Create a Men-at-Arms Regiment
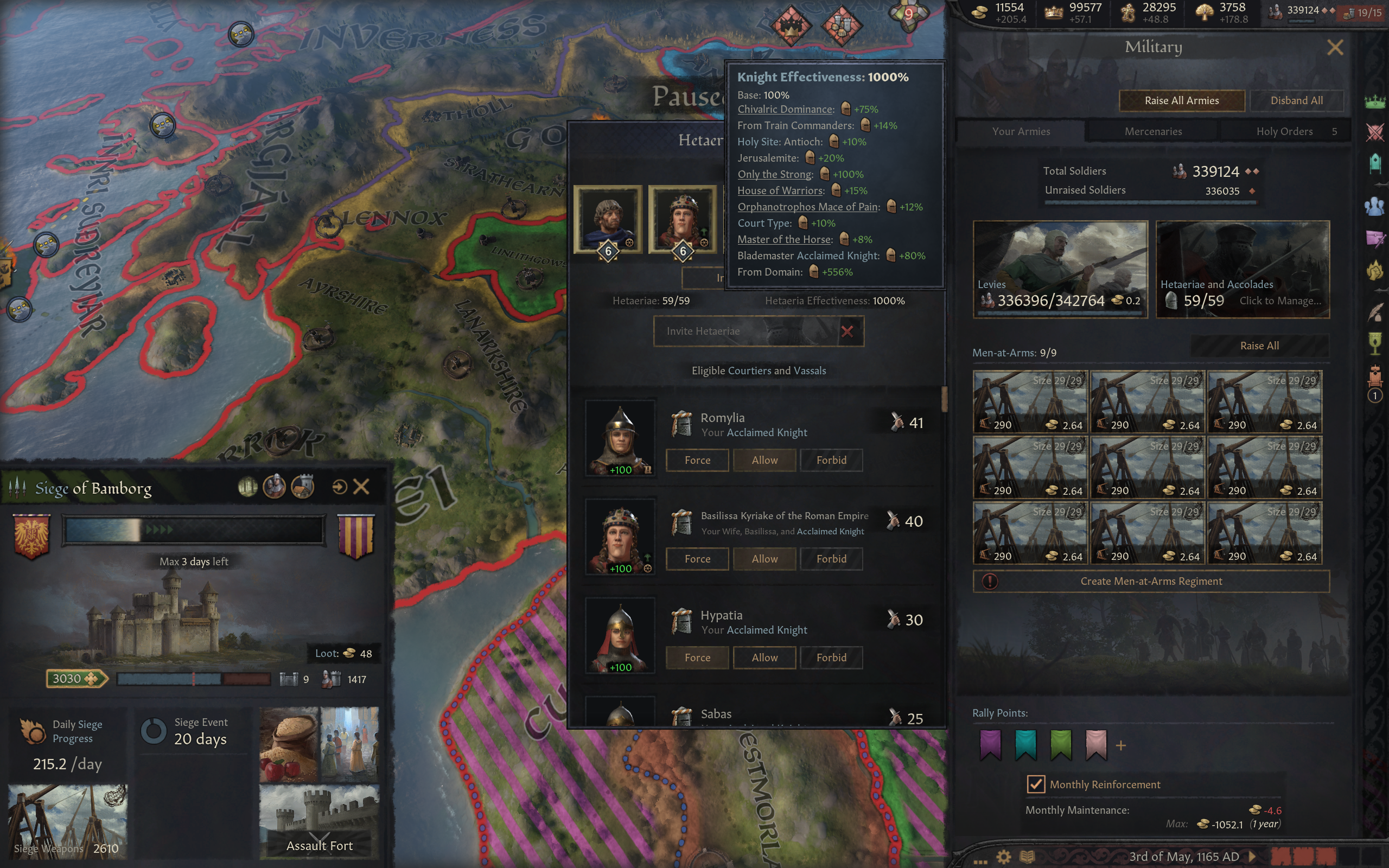This screenshot has height=868, width=1389. (1151, 581)
